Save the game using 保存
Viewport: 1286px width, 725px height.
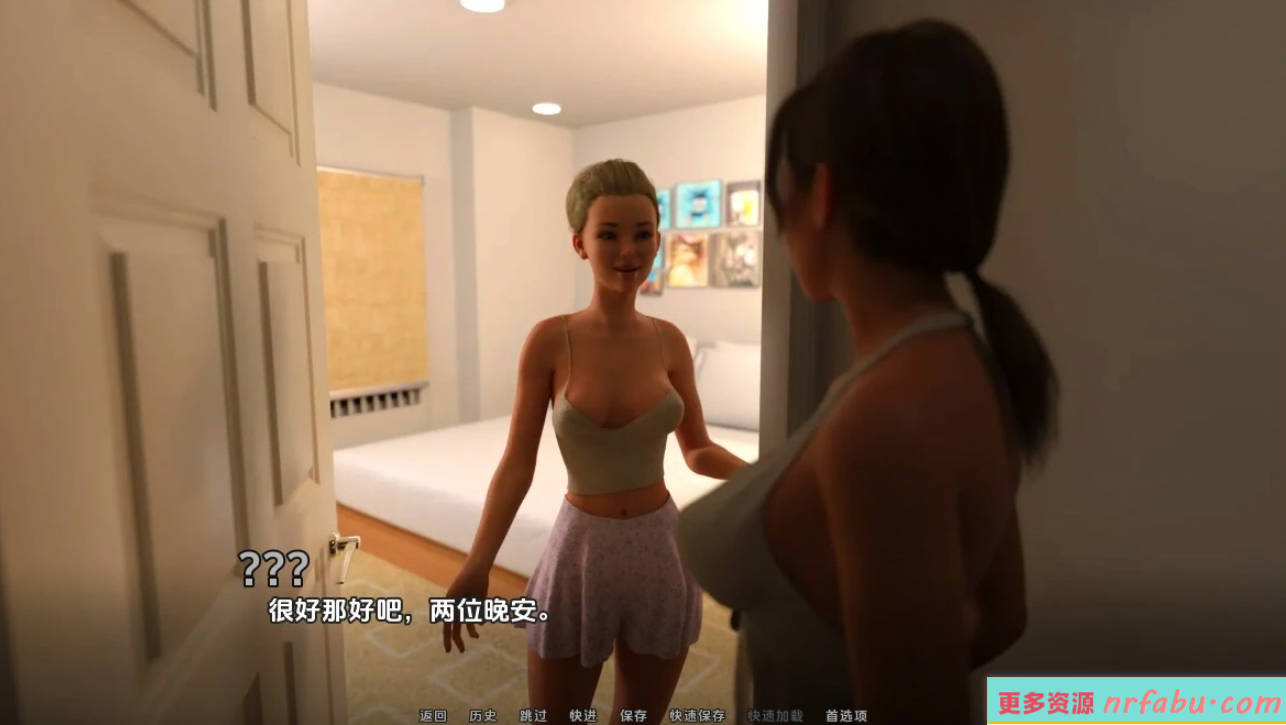point(632,716)
